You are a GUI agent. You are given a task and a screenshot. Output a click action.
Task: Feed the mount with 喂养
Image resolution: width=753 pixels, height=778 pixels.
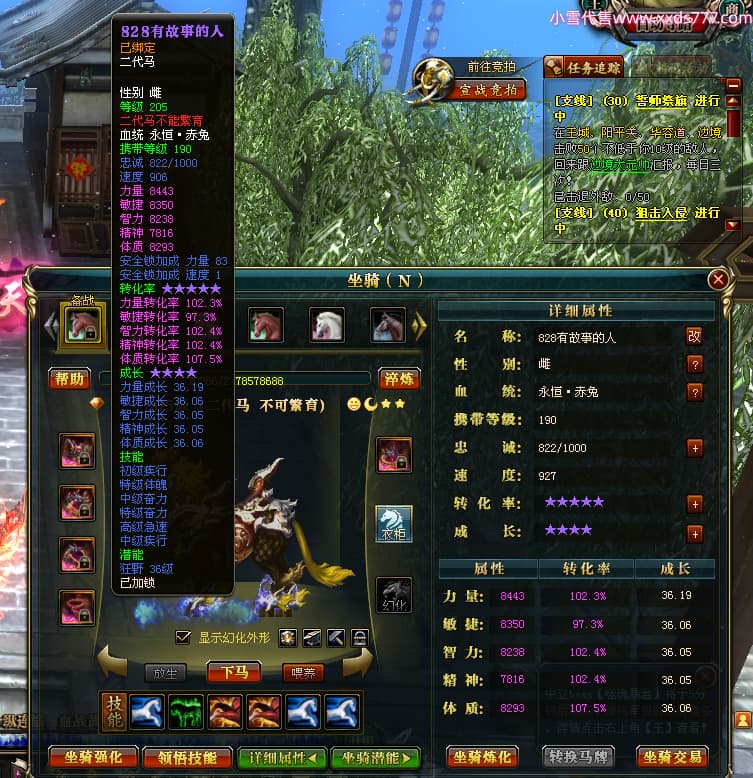[x=302, y=672]
